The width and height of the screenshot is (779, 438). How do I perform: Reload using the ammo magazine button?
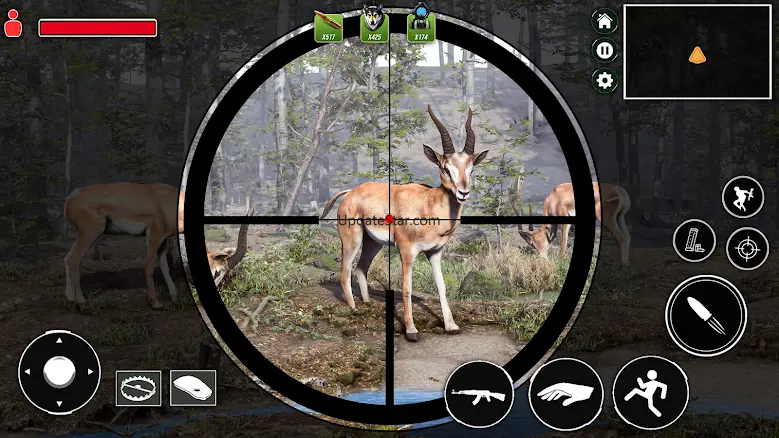pos(693,241)
